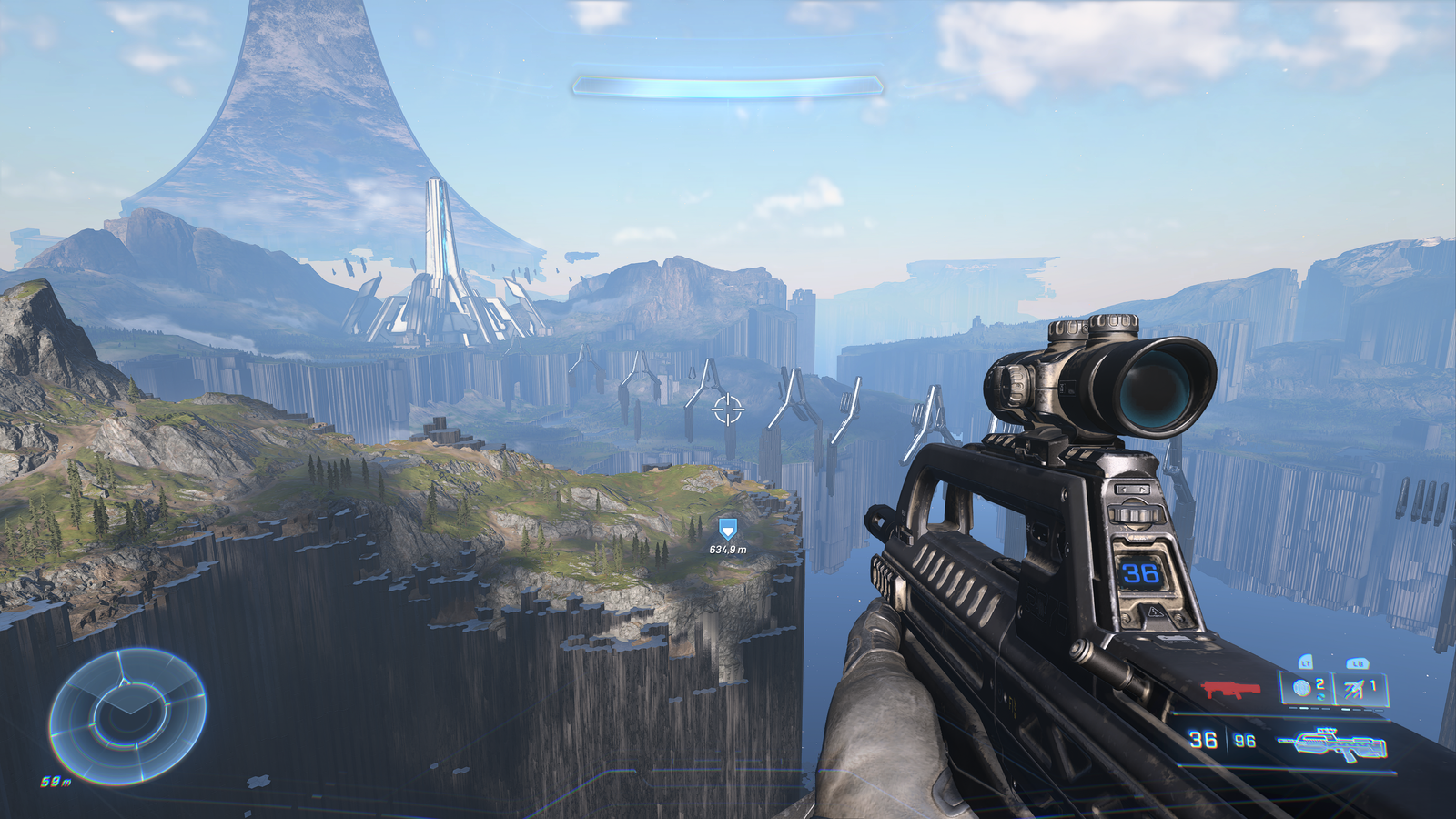Image resolution: width=1456 pixels, height=819 pixels.
Task: Select the dynamo grenade icon beside LB
Action: pos(1354,689)
